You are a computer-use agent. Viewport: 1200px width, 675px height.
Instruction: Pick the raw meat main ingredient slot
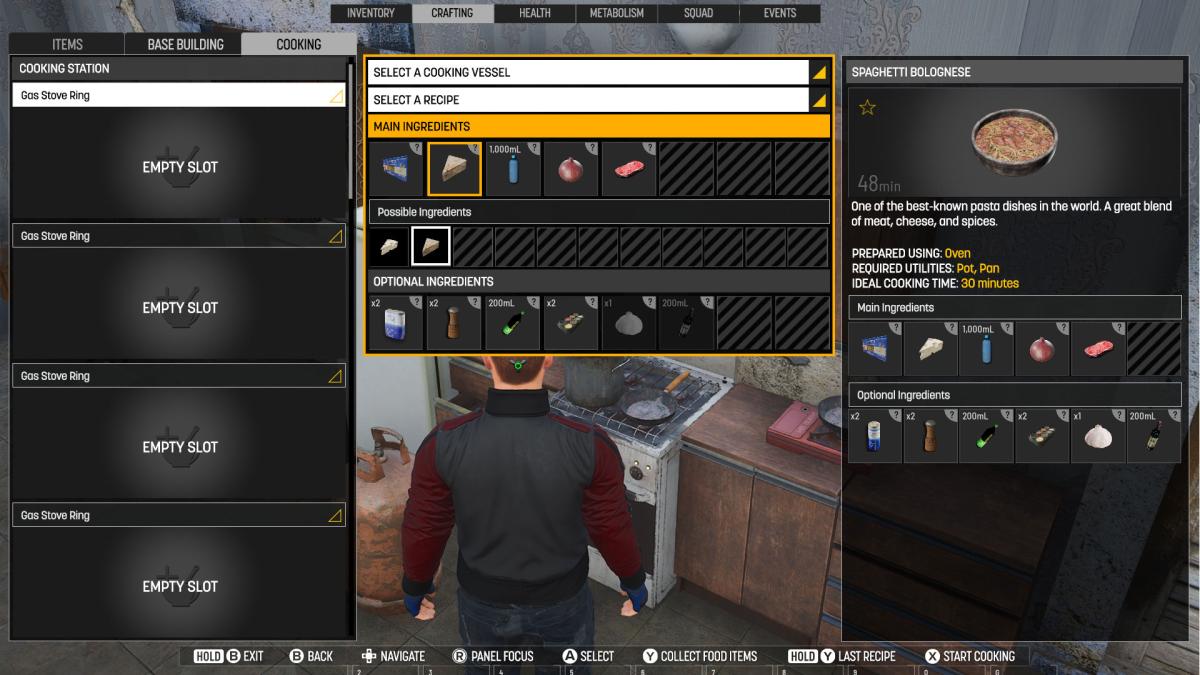[628, 169]
